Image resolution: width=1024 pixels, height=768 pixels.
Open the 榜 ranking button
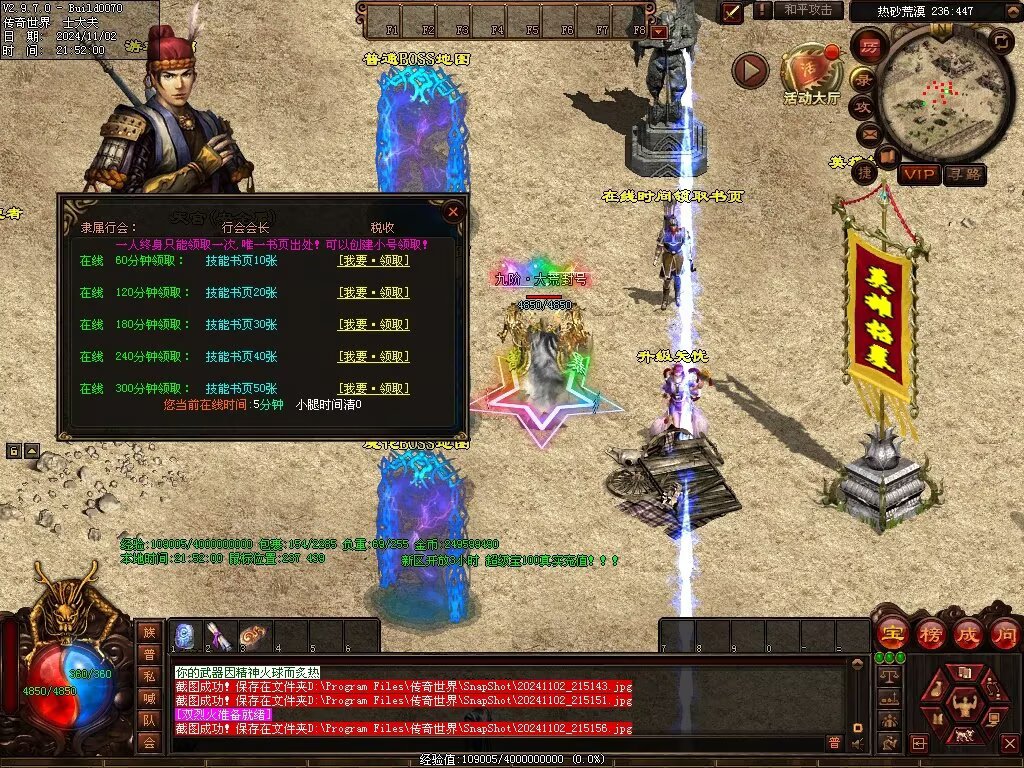pos(929,634)
